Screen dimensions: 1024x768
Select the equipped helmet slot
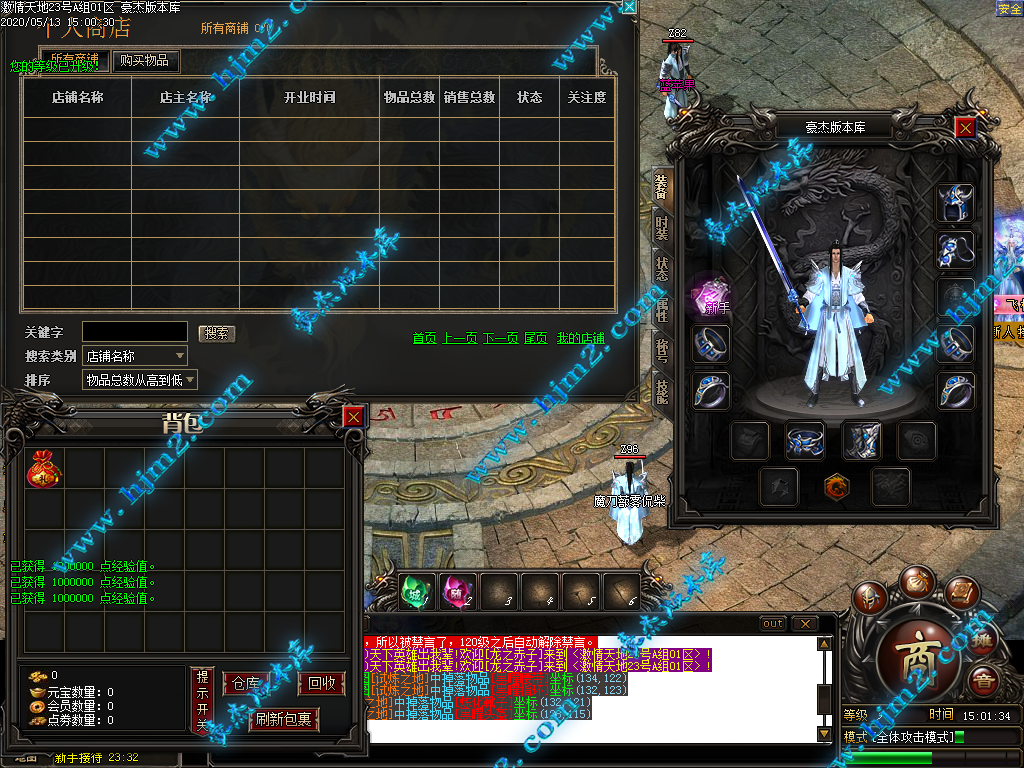click(954, 203)
